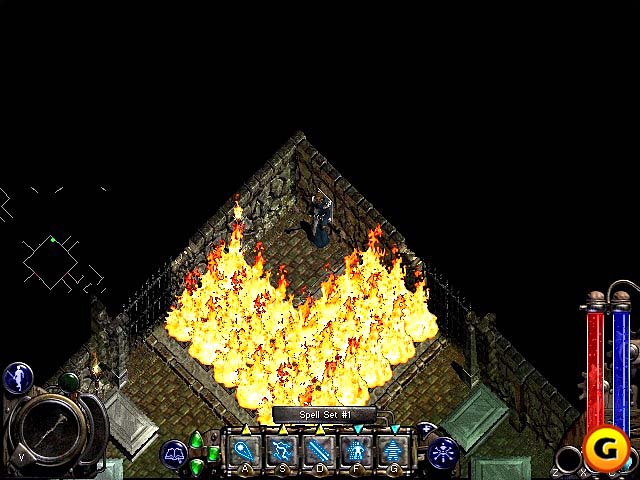This screenshot has width=640, height=480.
Task: Click the starburst spell orb
Action: pos(442,453)
